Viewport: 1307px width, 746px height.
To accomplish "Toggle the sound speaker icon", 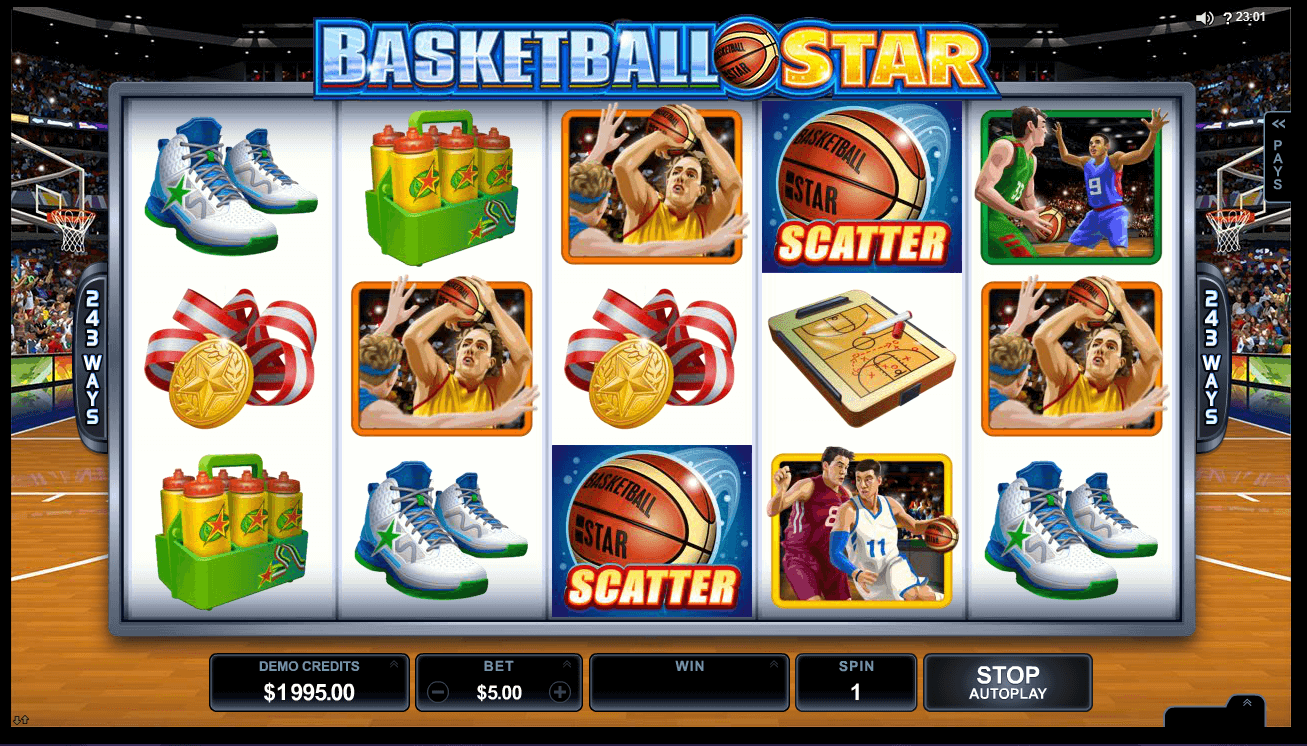I will (x=1204, y=17).
